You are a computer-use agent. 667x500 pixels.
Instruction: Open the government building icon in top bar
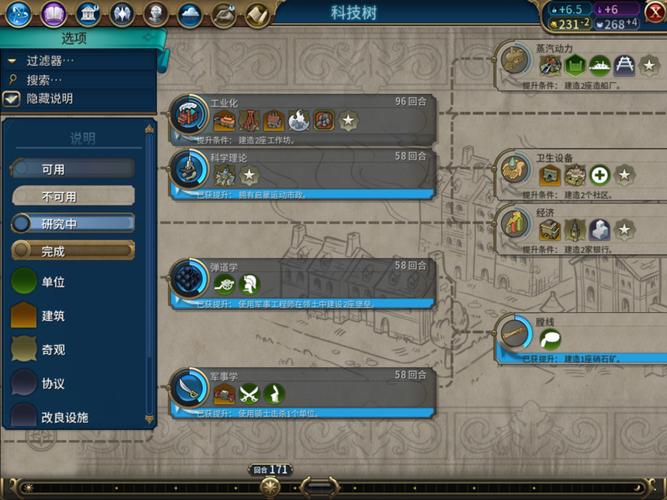89,14
